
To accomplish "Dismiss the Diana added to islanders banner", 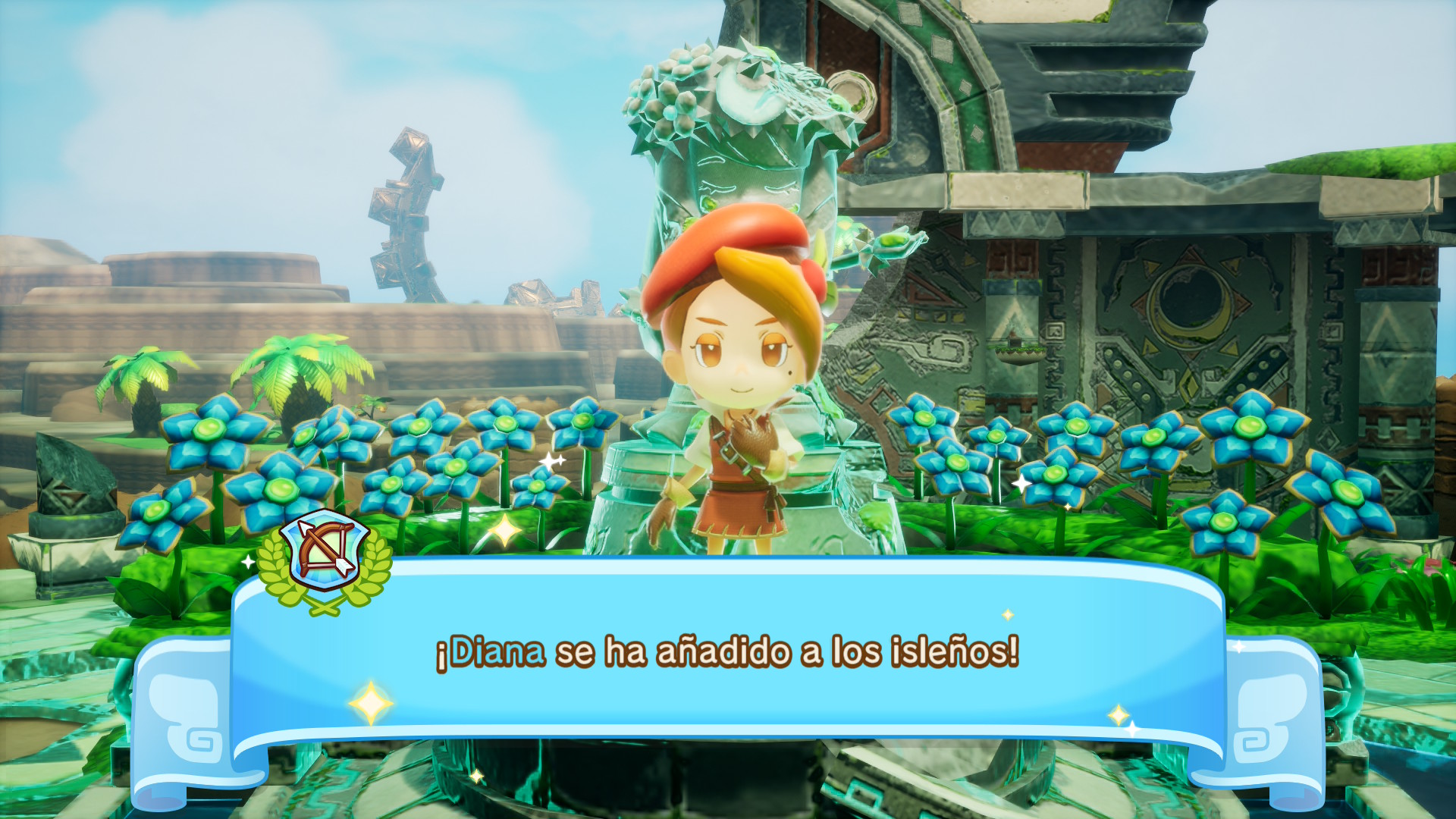I will pos(726,654).
